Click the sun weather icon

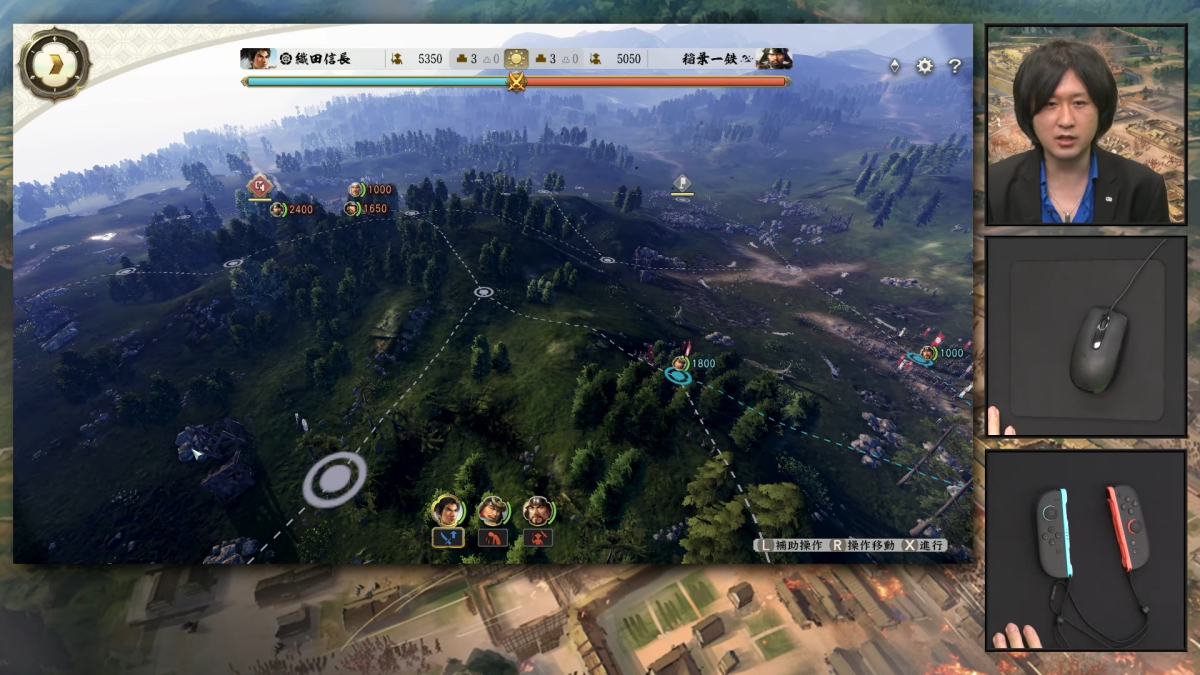coord(516,59)
